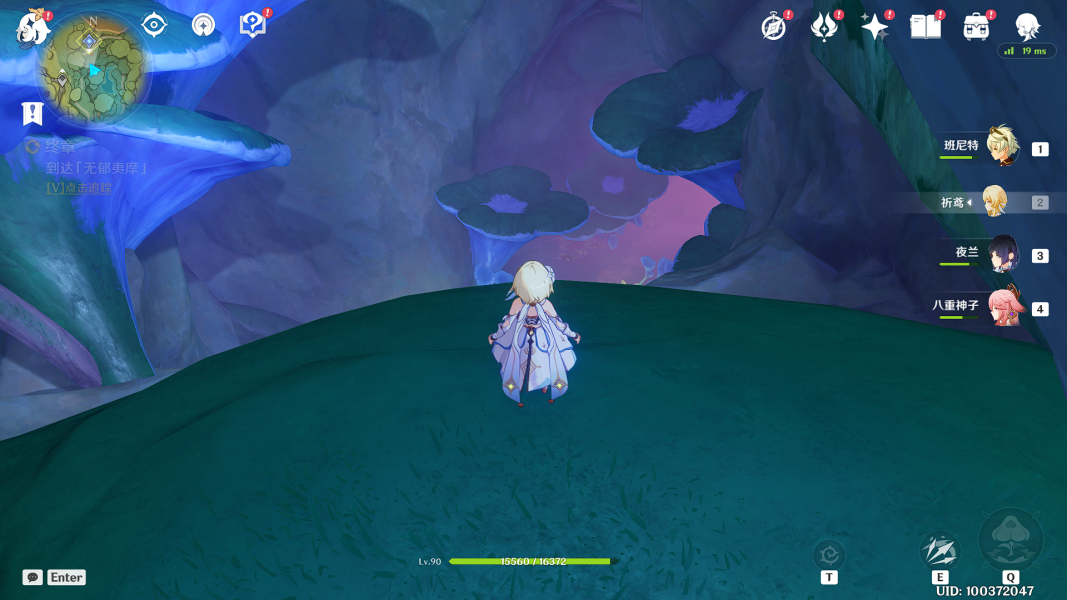Track the 终章 quest objective
This screenshot has height=600, width=1067.
[x=79, y=188]
